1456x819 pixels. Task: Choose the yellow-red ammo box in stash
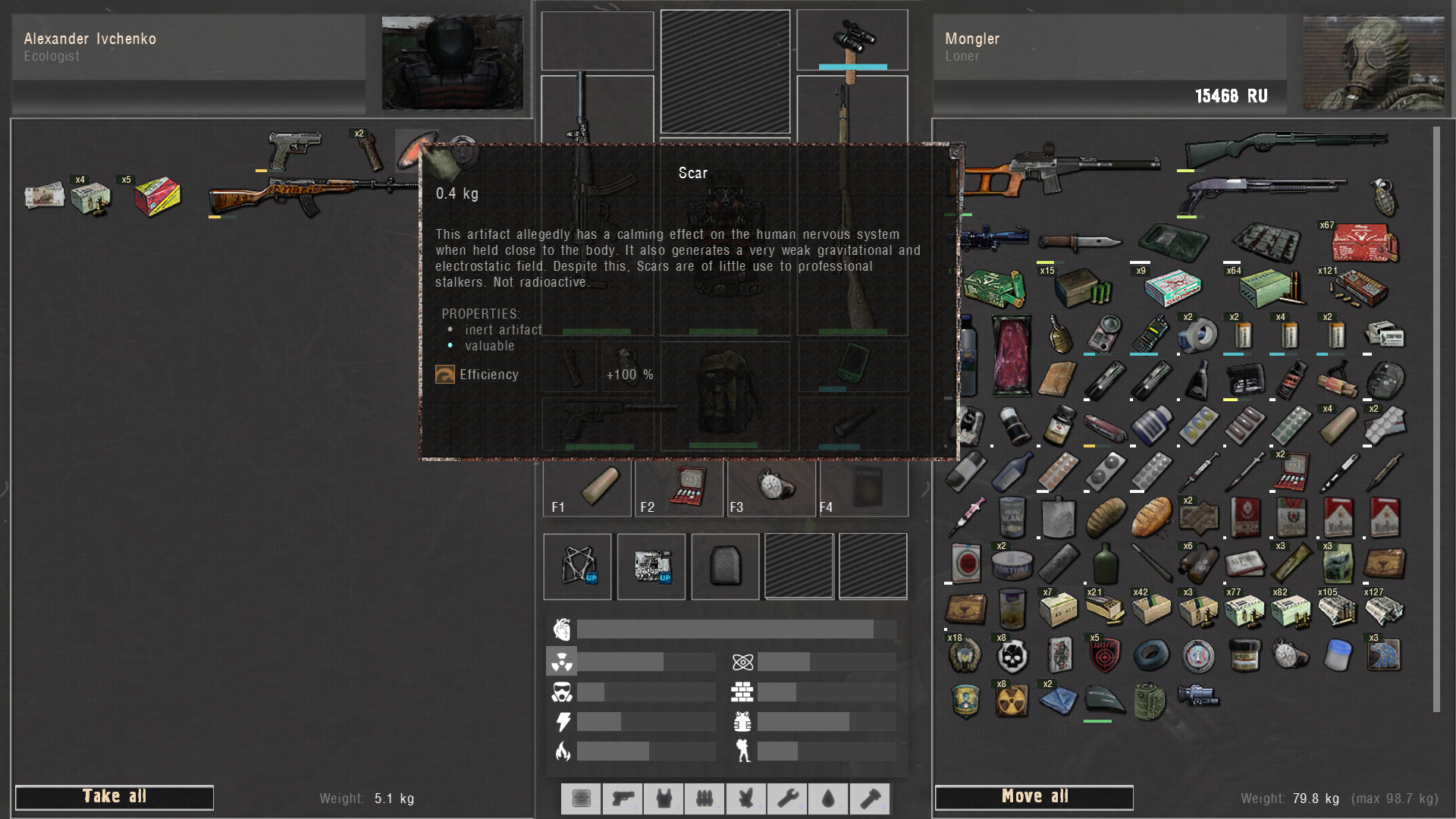(x=157, y=196)
